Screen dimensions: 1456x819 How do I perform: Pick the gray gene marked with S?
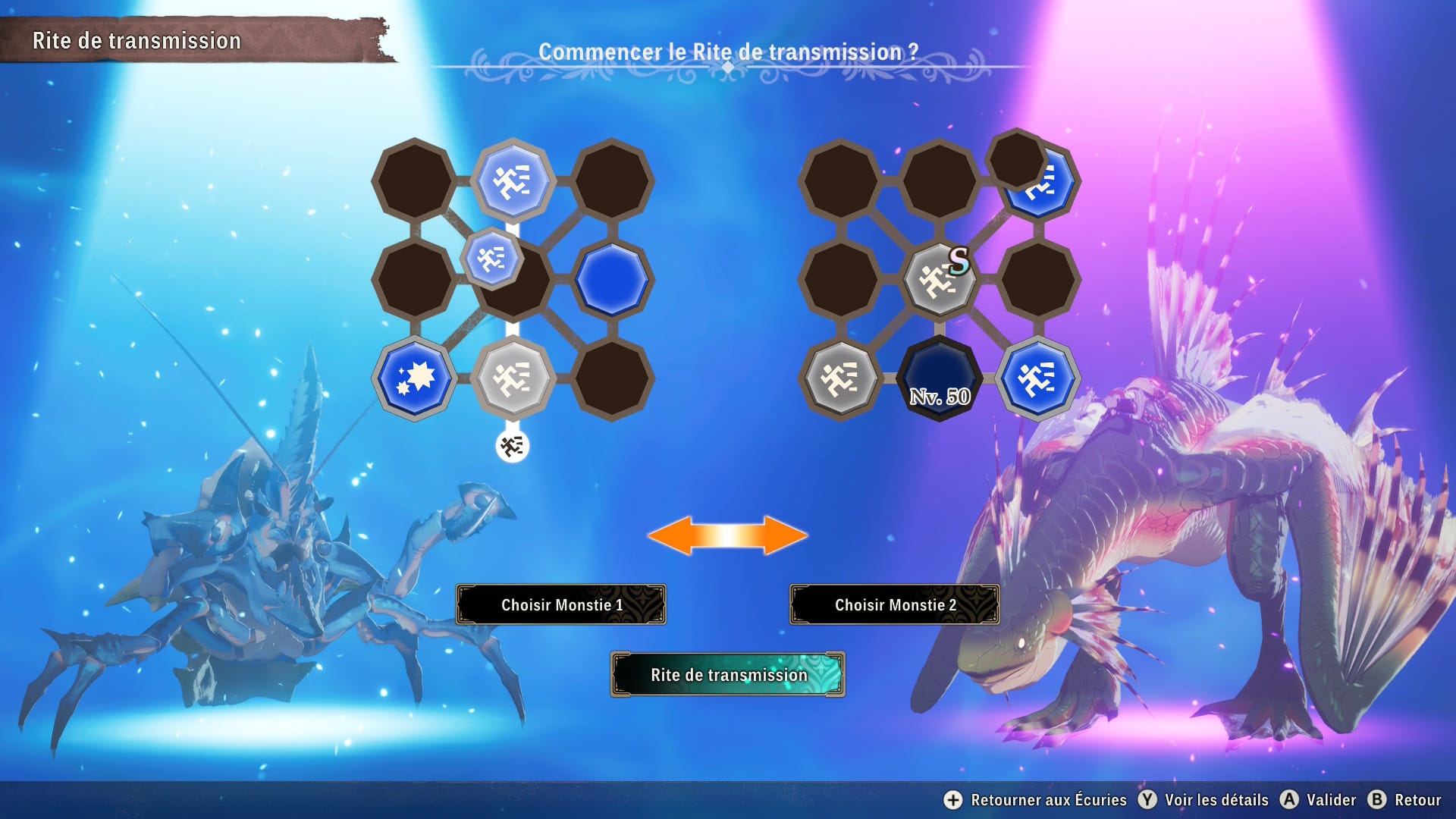tap(939, 281)
